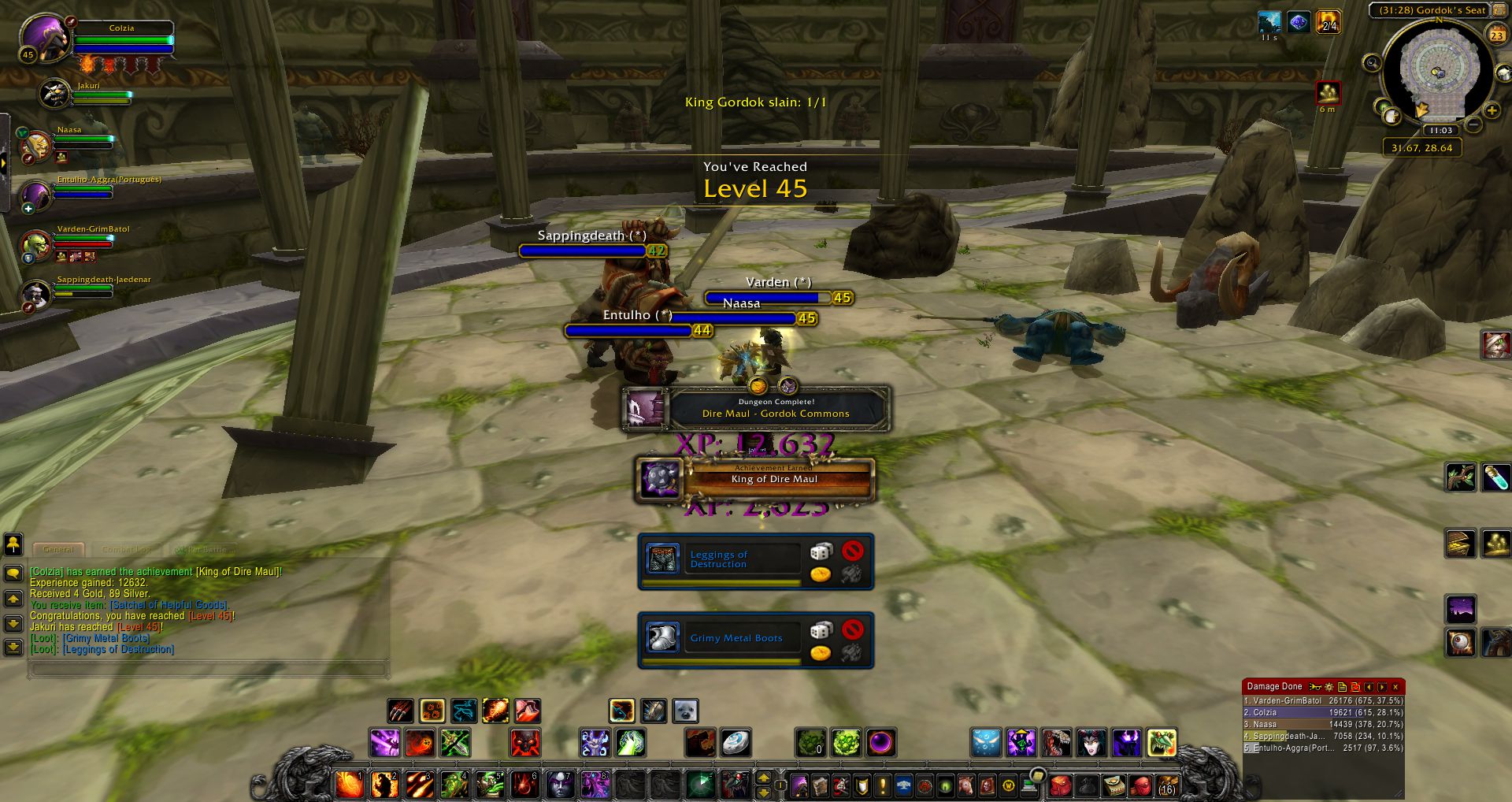This screenshot has width=1512, height=802.
Task: Roll Greed on Grimy Metal Boots
Action: [821, 653]
